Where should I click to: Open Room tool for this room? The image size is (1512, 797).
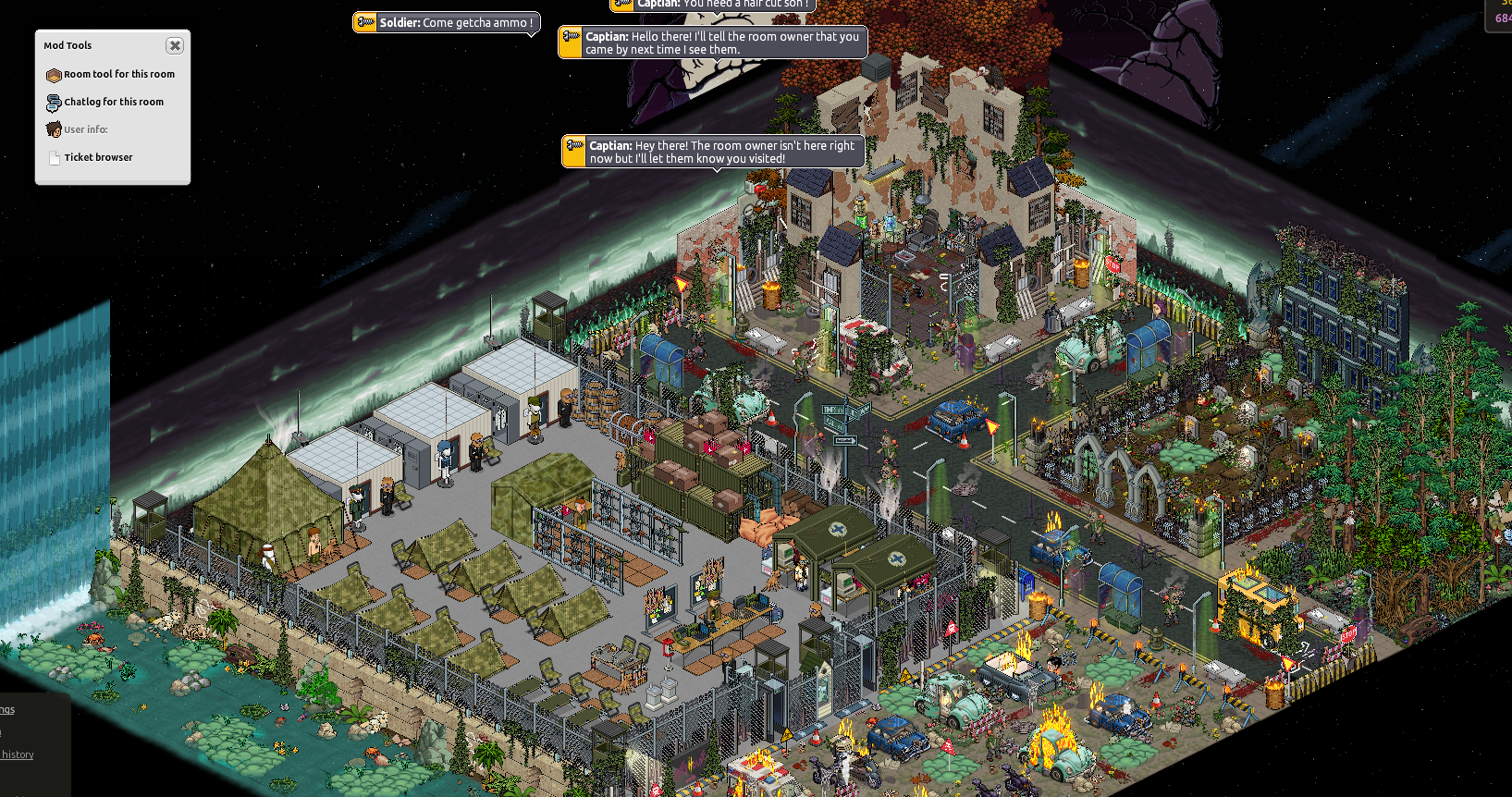tap(118, 75)
